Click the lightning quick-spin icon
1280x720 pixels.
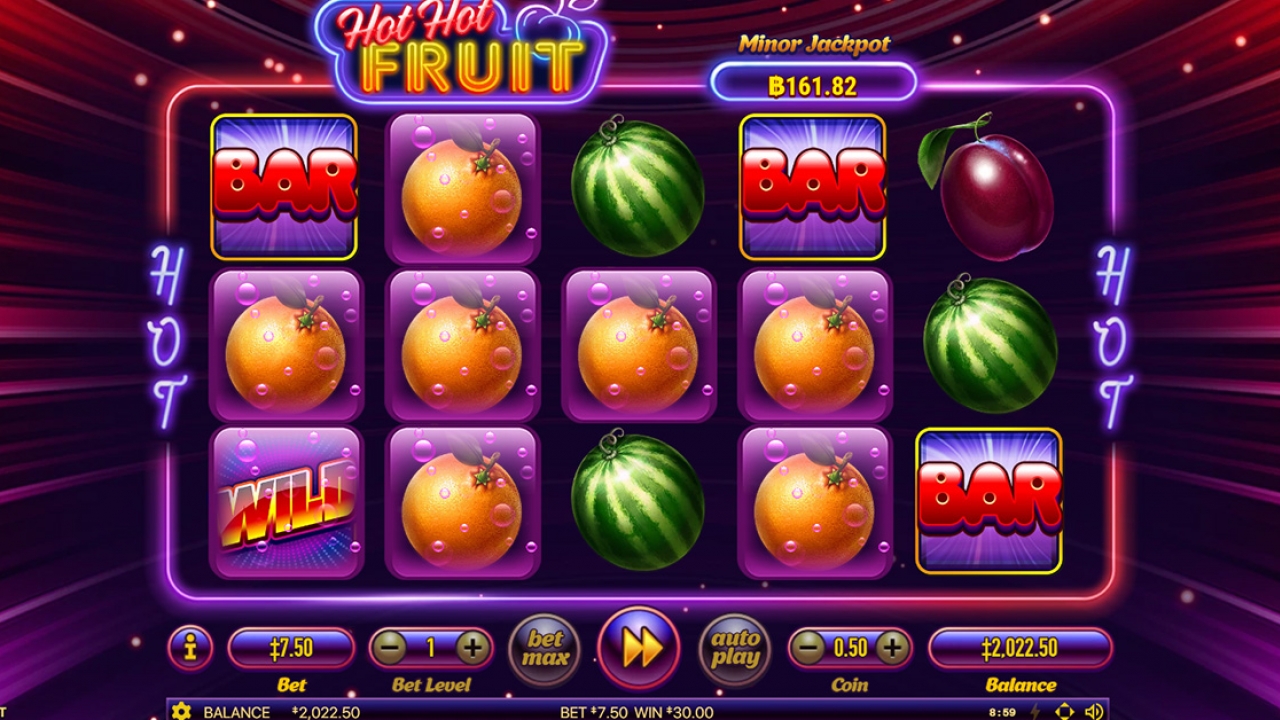1037,709
